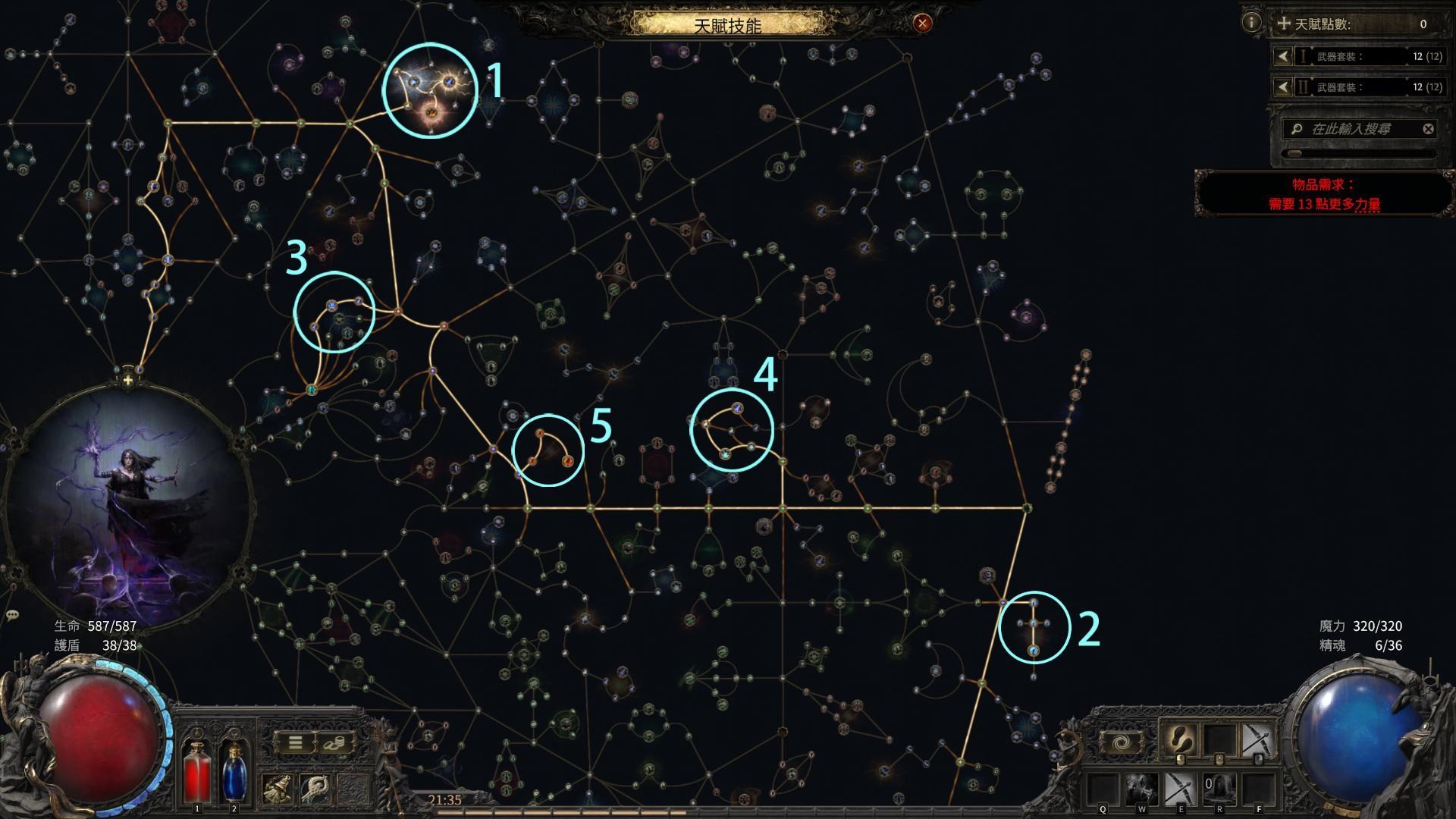Click the 在此輸入搜尋 search field
The height and width of the screenshot is (819, 1456).
coord(1350,129)
